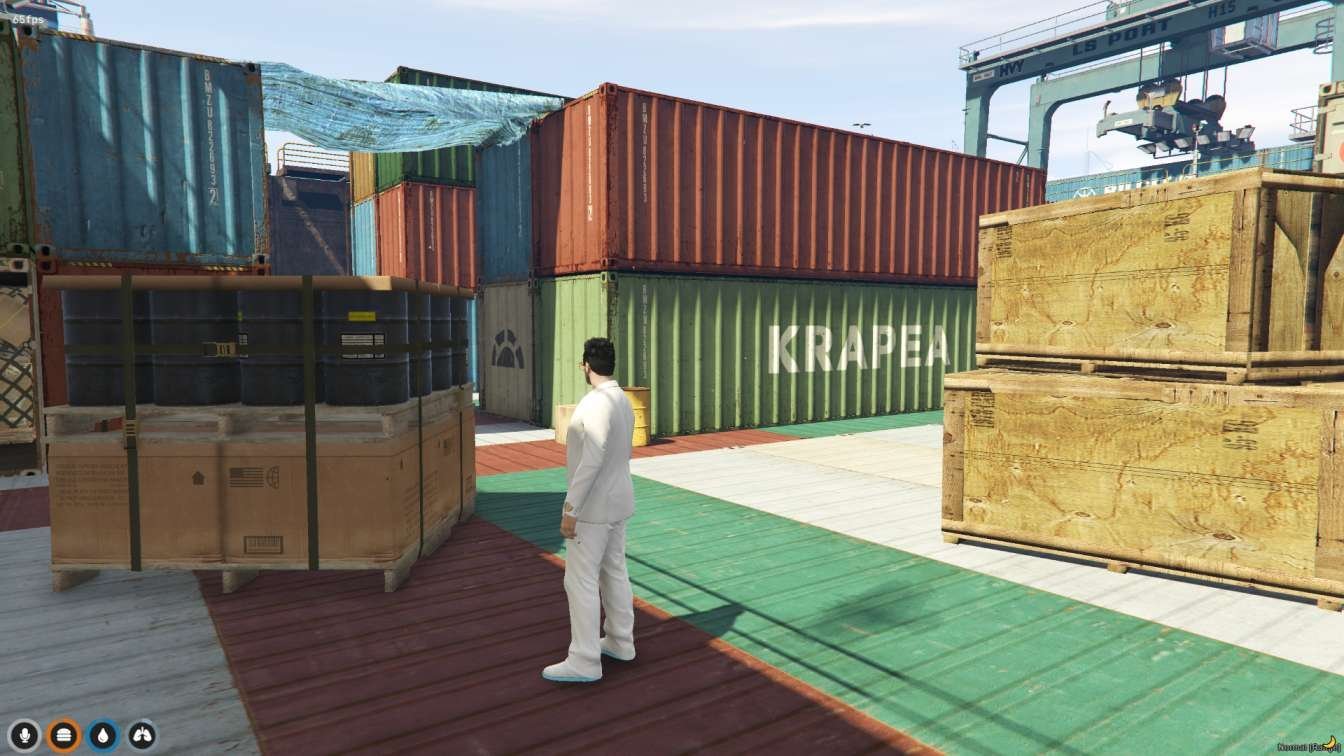This screenshot has width=1344, height=756.
Task: Click the lungs stamina icon
Action: tap(141, 734)
